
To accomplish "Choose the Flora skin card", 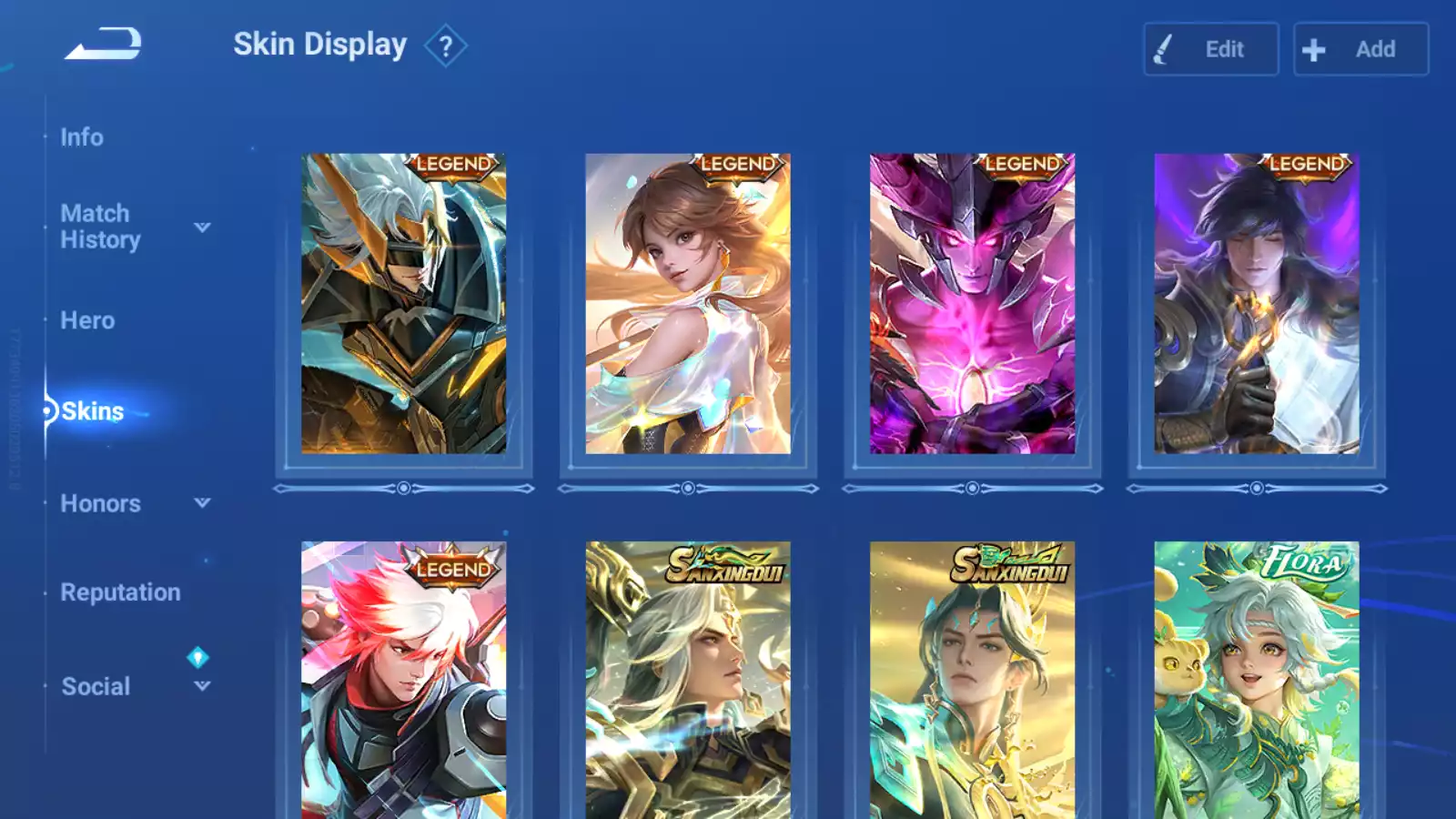I will coord(1257,681).
